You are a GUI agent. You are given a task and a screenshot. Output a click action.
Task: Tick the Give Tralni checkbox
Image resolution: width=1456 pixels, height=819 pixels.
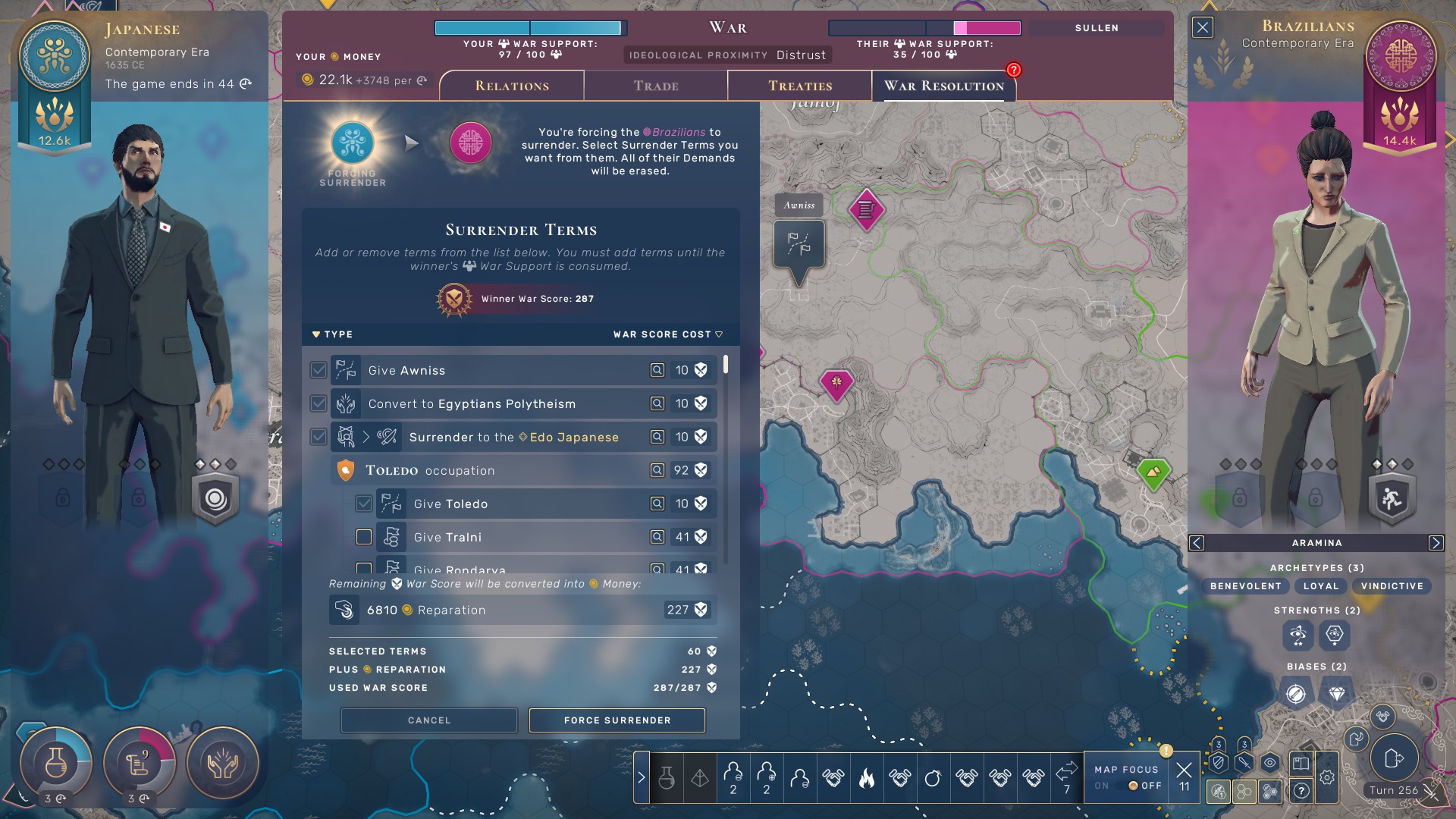click(x=364, y=537)
